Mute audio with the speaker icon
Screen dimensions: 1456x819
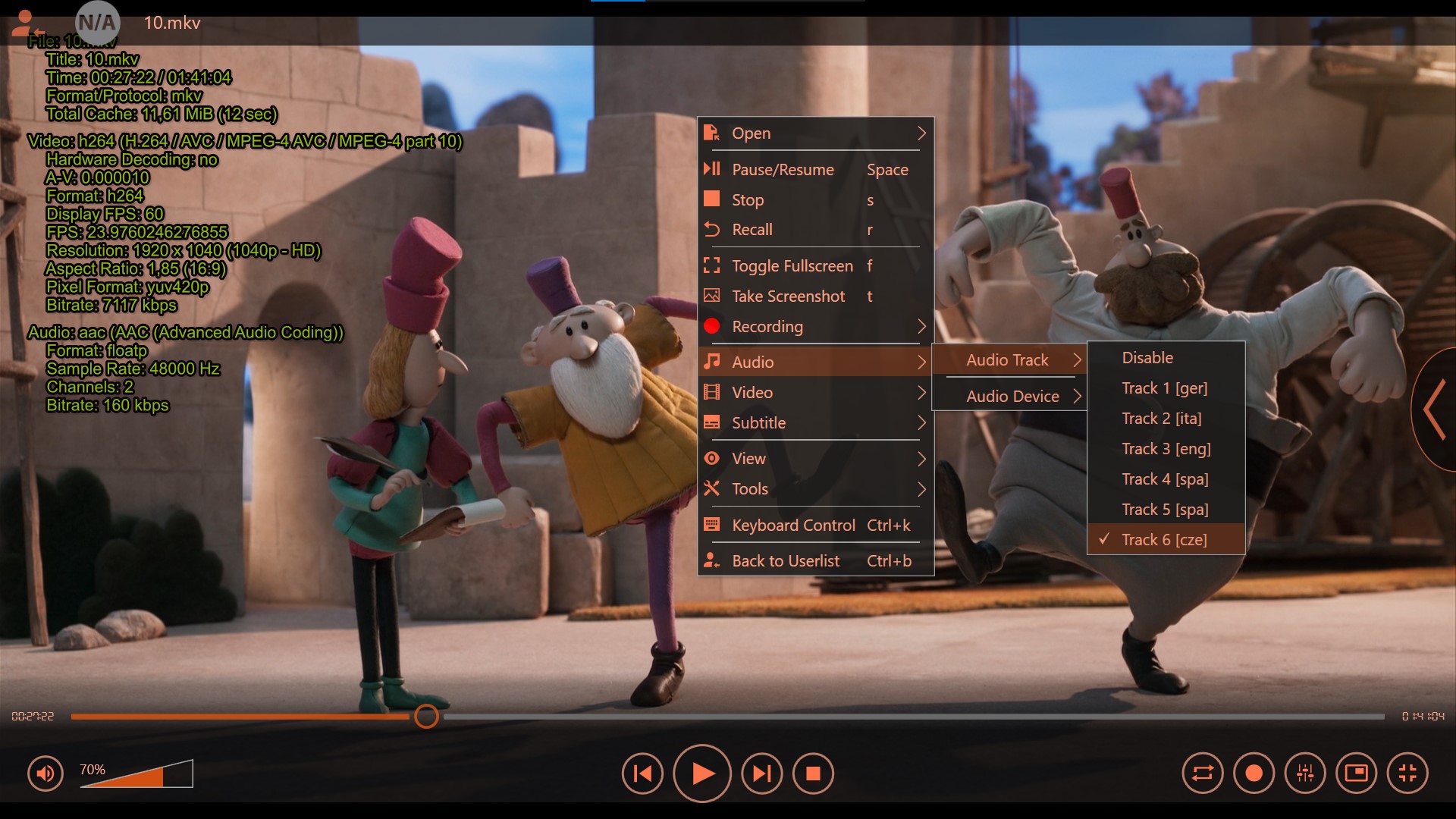coord(45,773)
